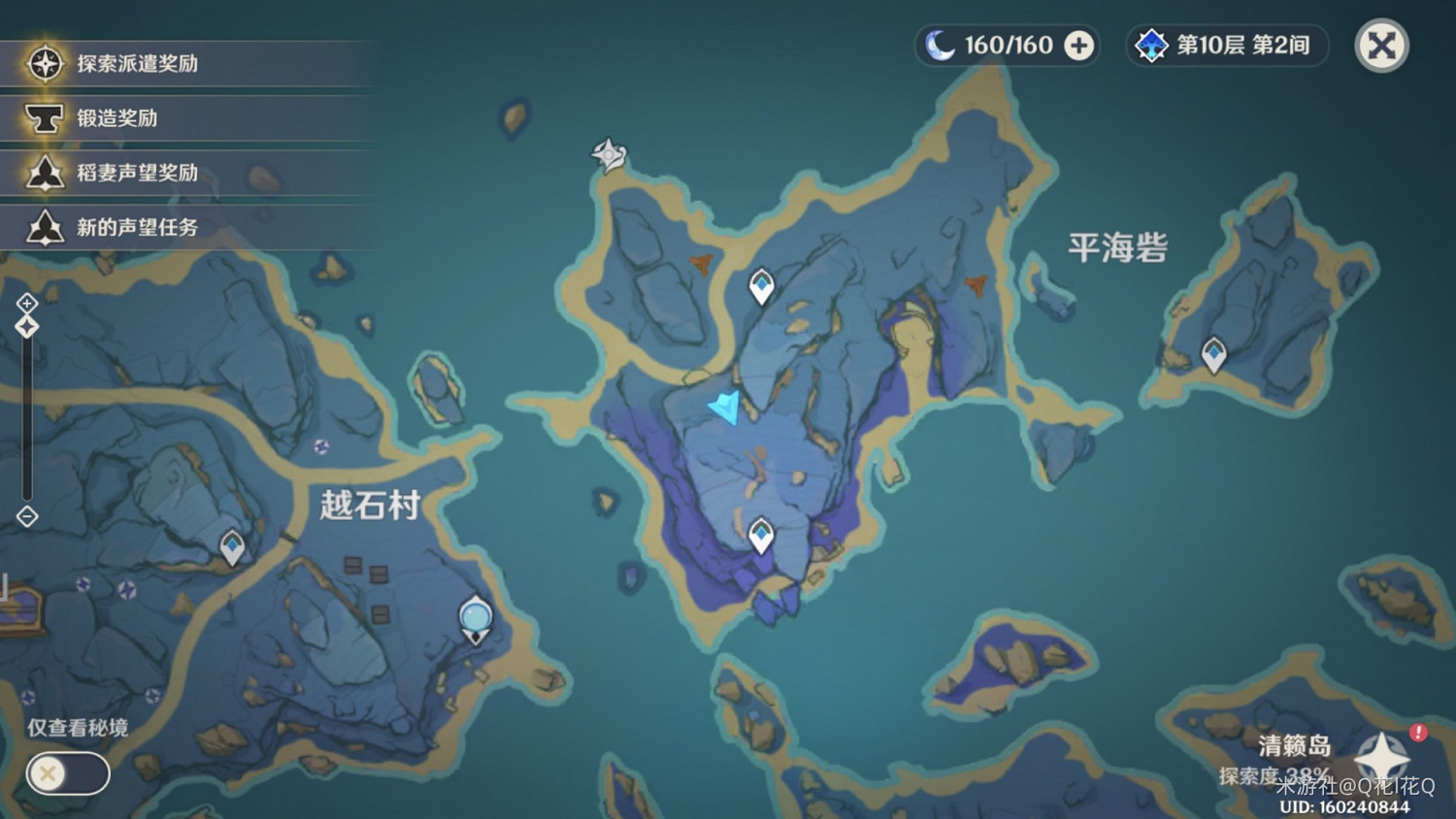Click the Abyss icon beside 第10层 第2间

coord(1151,45)
